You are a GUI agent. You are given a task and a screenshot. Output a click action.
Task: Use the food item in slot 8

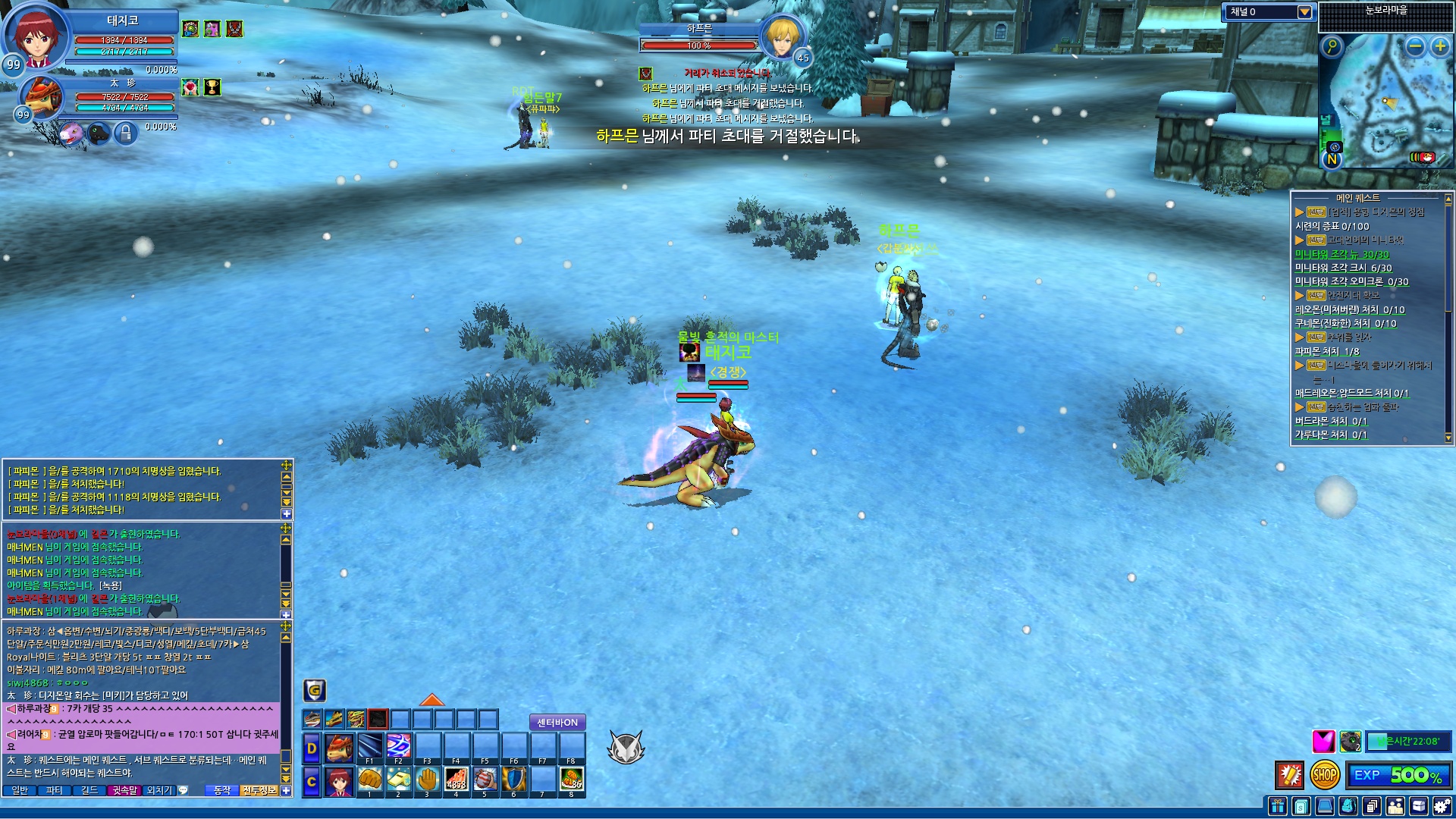pos(572,780)
